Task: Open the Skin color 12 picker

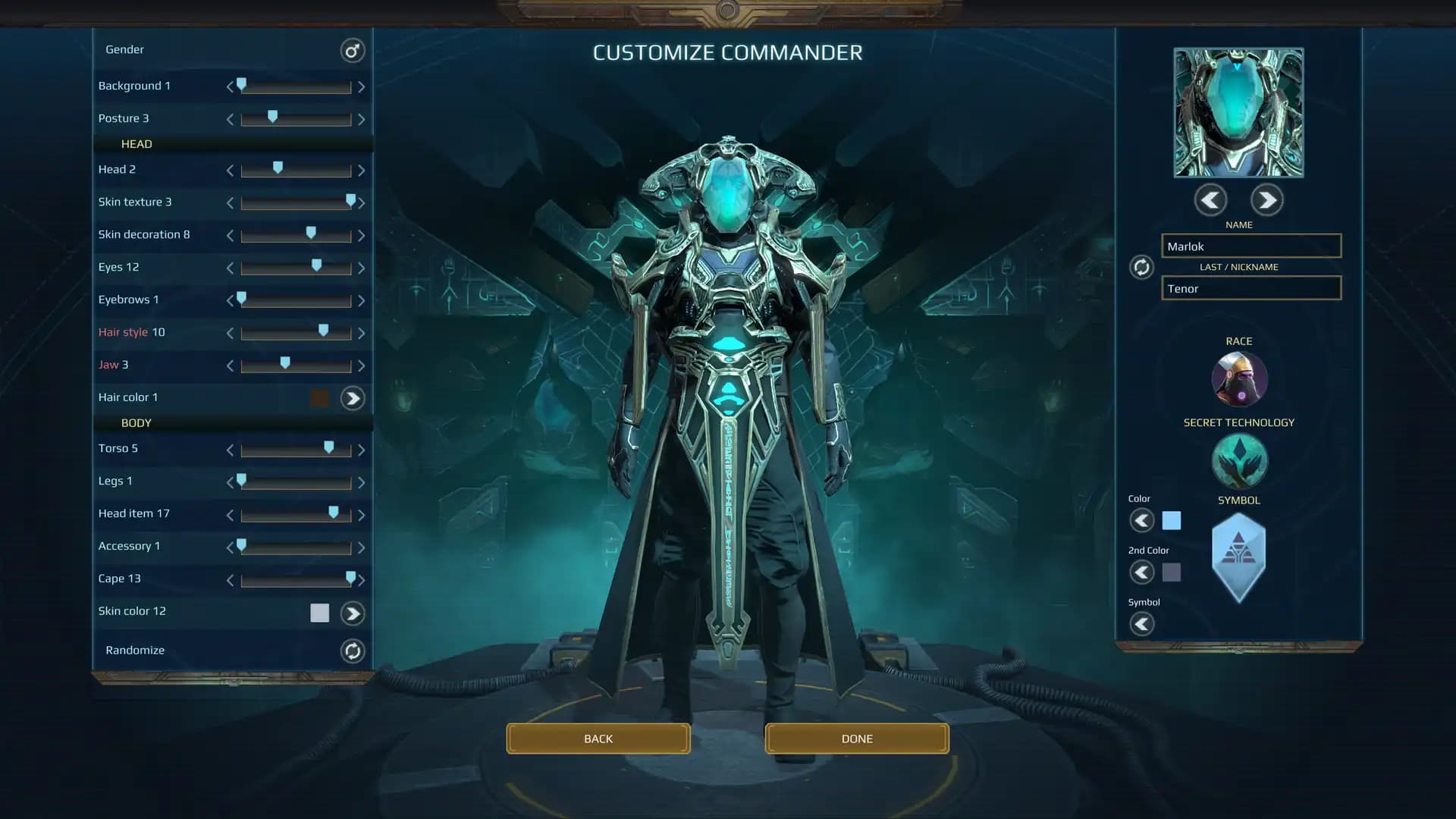Action: [x=352, y=613]
